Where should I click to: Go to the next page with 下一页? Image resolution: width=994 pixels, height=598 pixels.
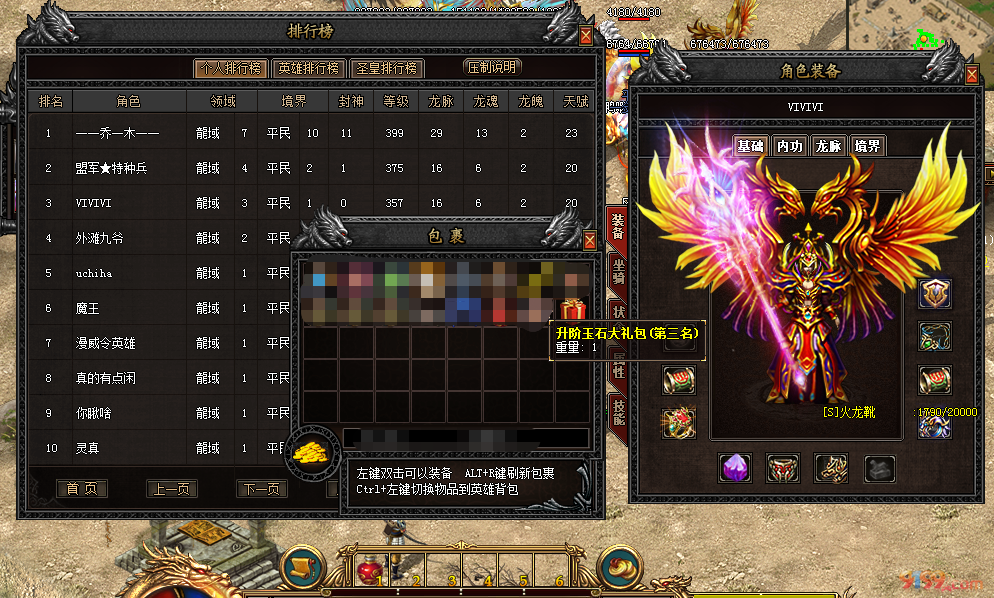[x=262, y=489]
